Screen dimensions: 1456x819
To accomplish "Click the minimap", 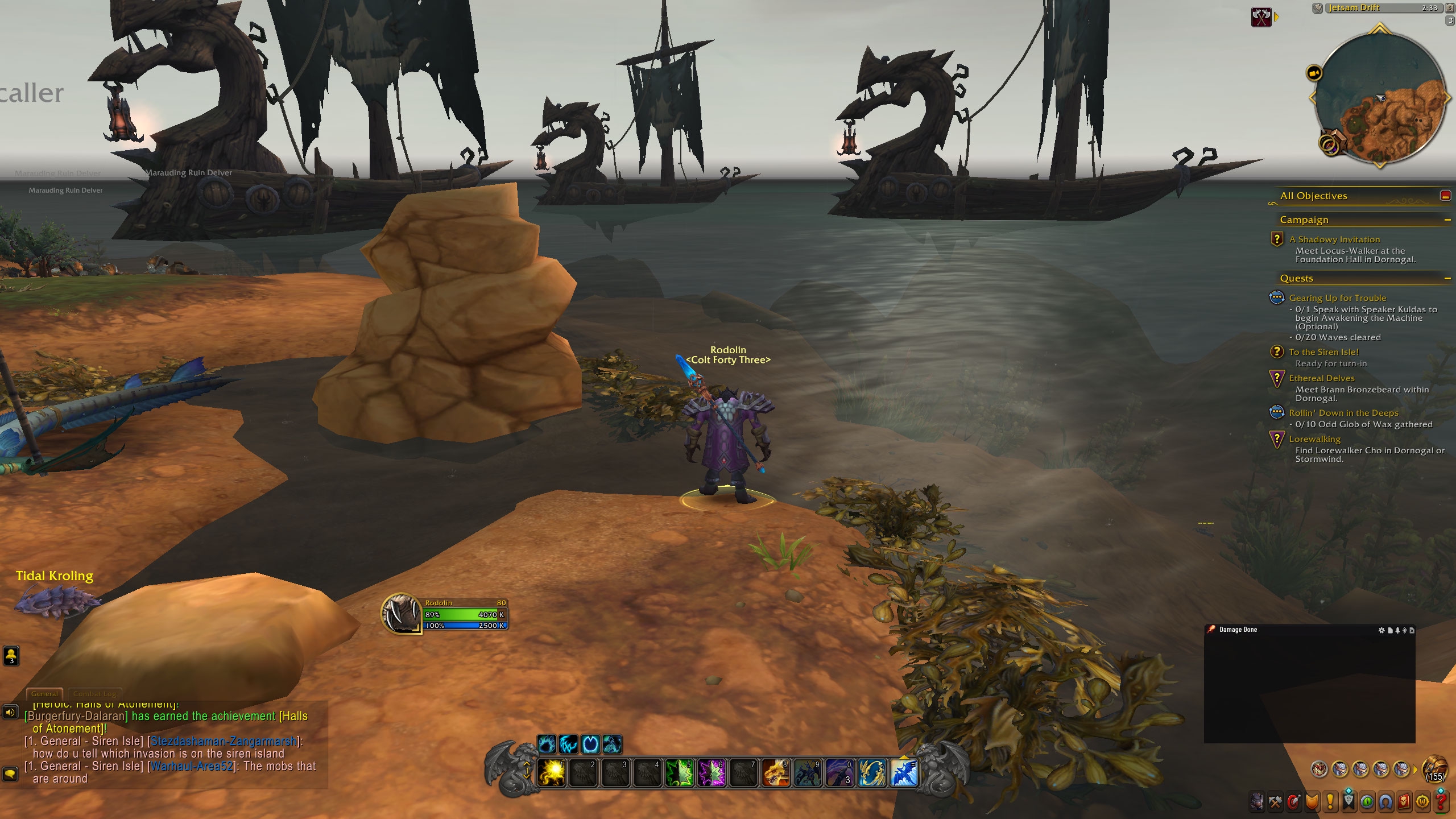I will click(1381, 97).
